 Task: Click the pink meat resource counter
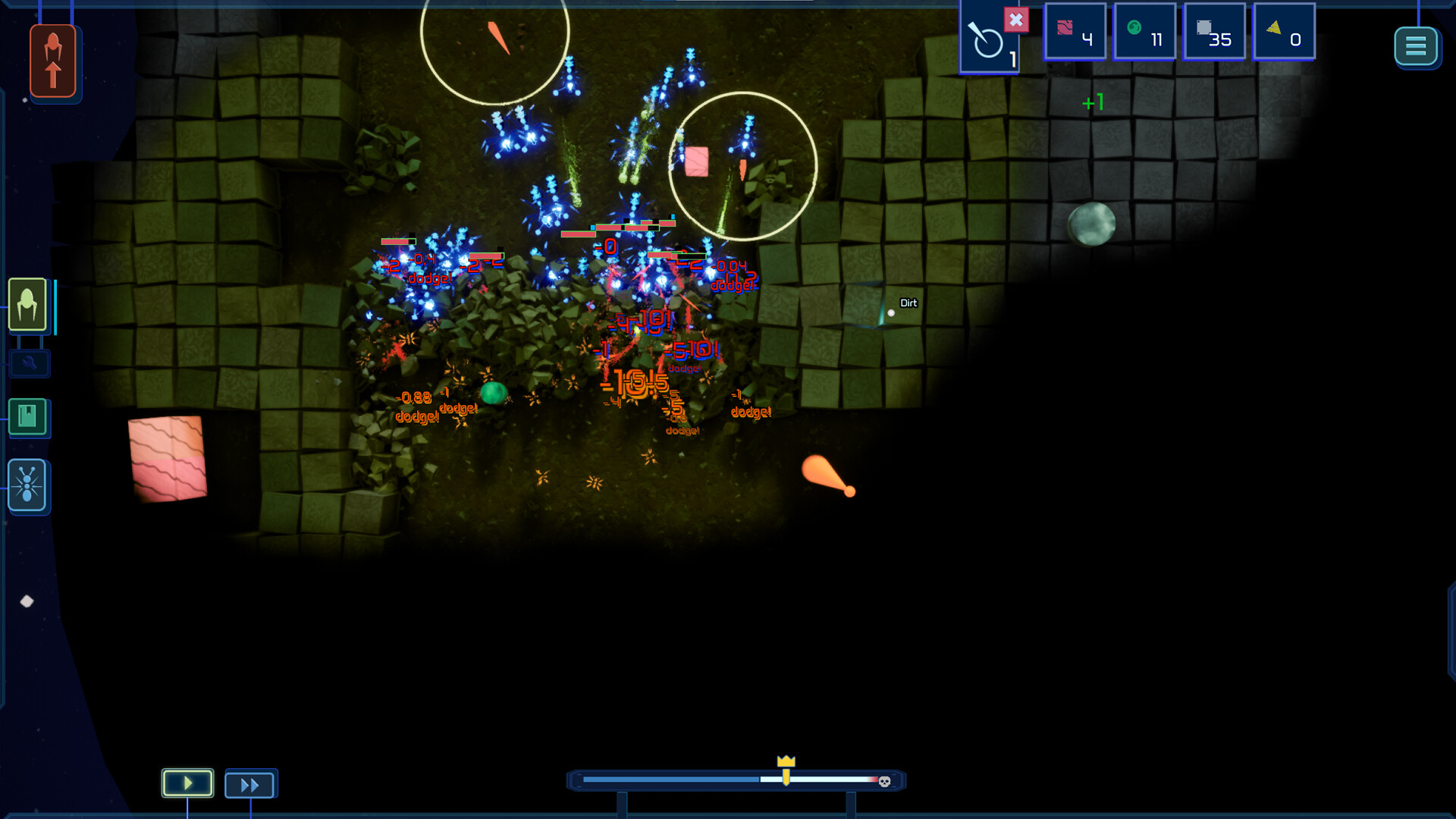[1075, 32]
